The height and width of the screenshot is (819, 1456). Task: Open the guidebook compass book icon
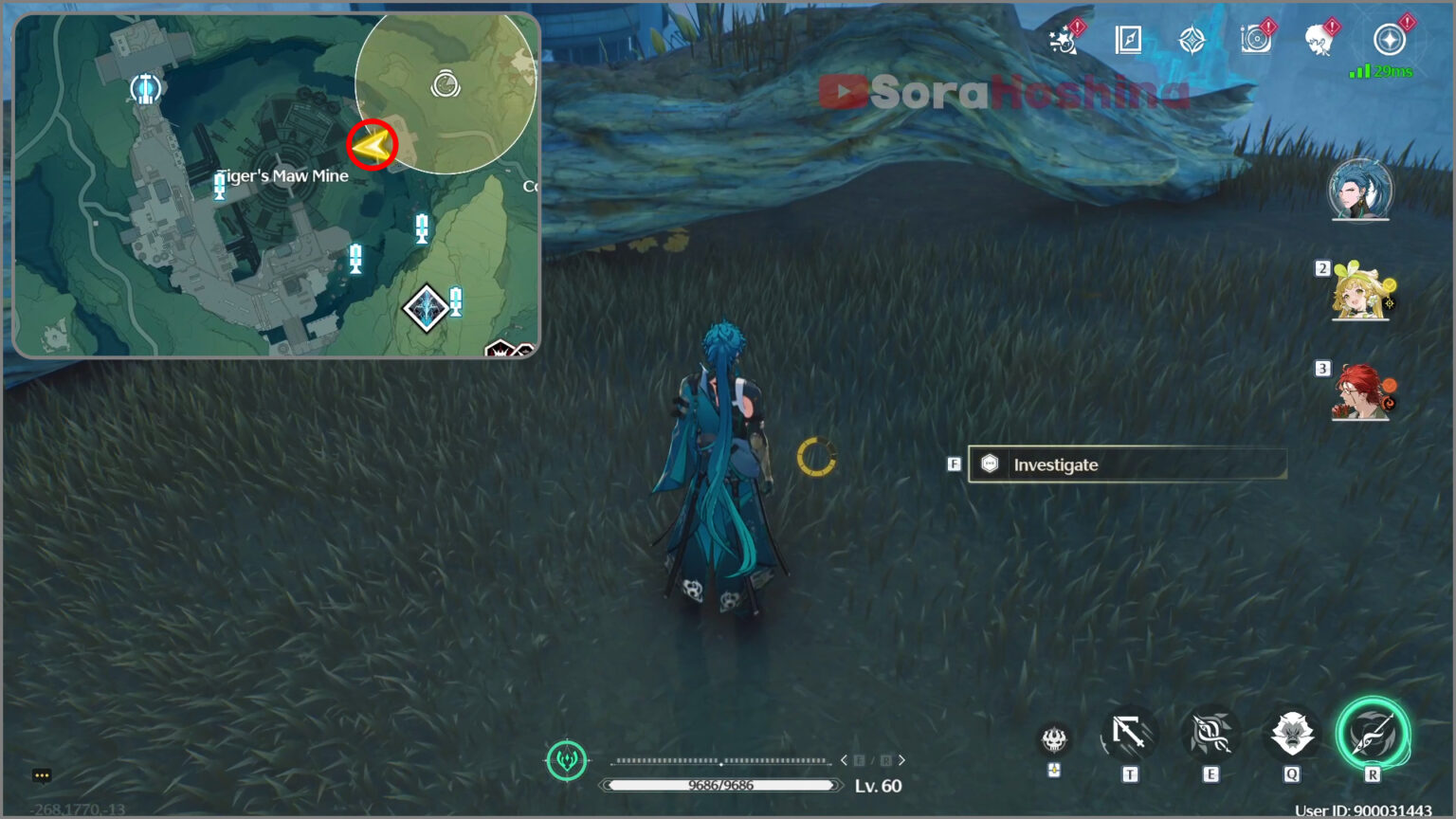pos(1128,40)
